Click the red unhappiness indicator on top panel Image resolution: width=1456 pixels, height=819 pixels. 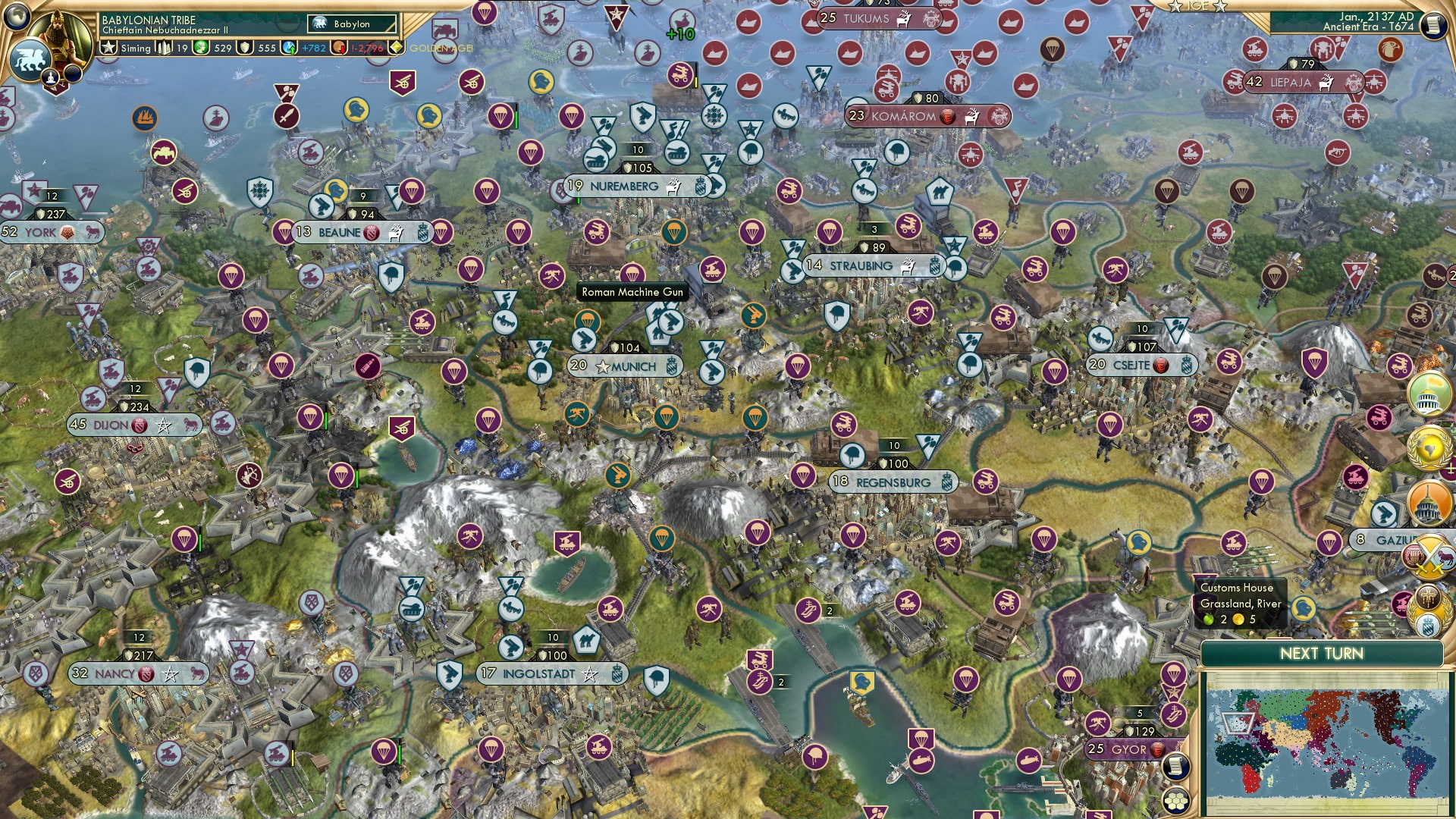[339, 47]
